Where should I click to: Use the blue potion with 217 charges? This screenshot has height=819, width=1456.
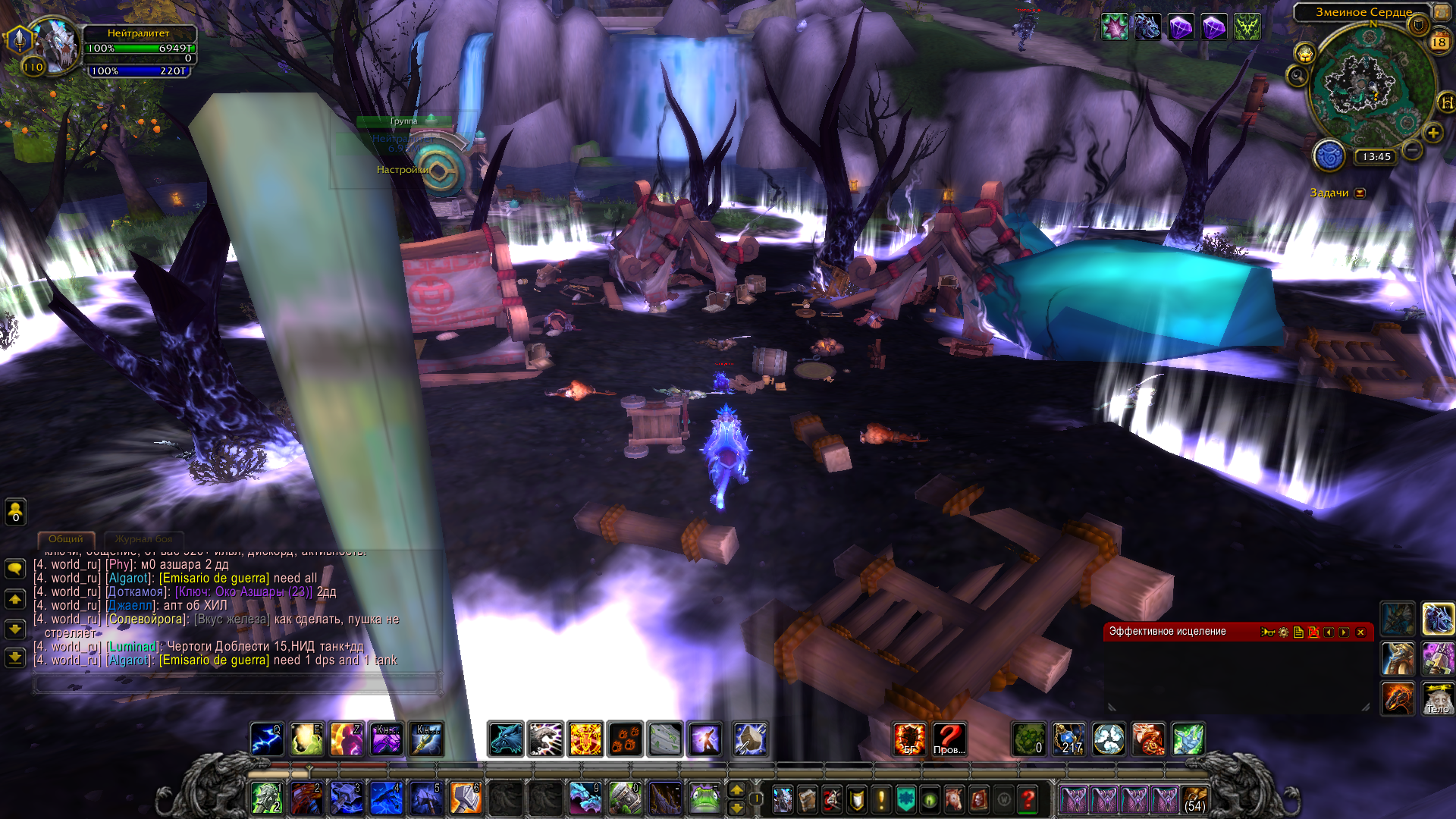1068,739
